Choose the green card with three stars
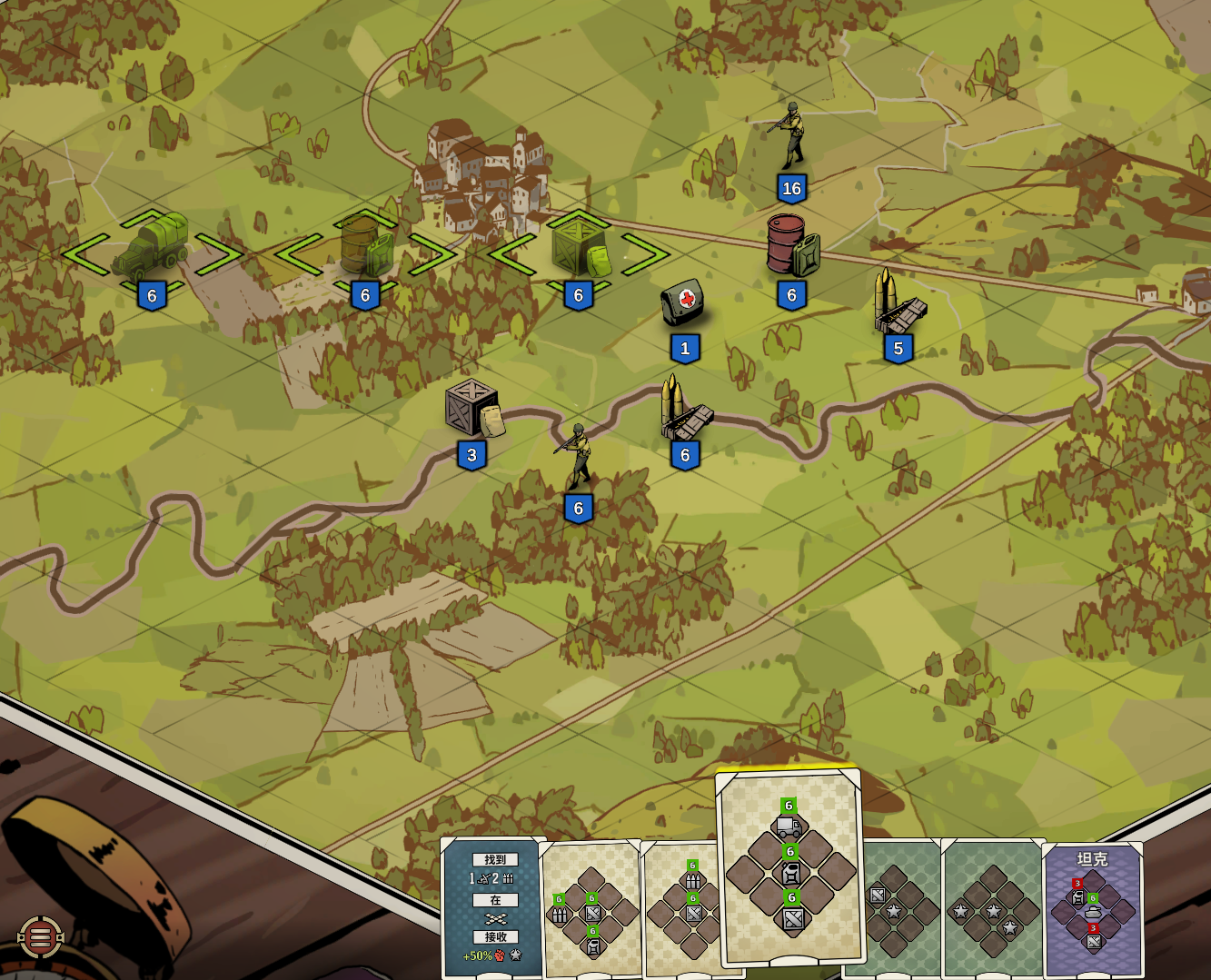 [993, 908]
